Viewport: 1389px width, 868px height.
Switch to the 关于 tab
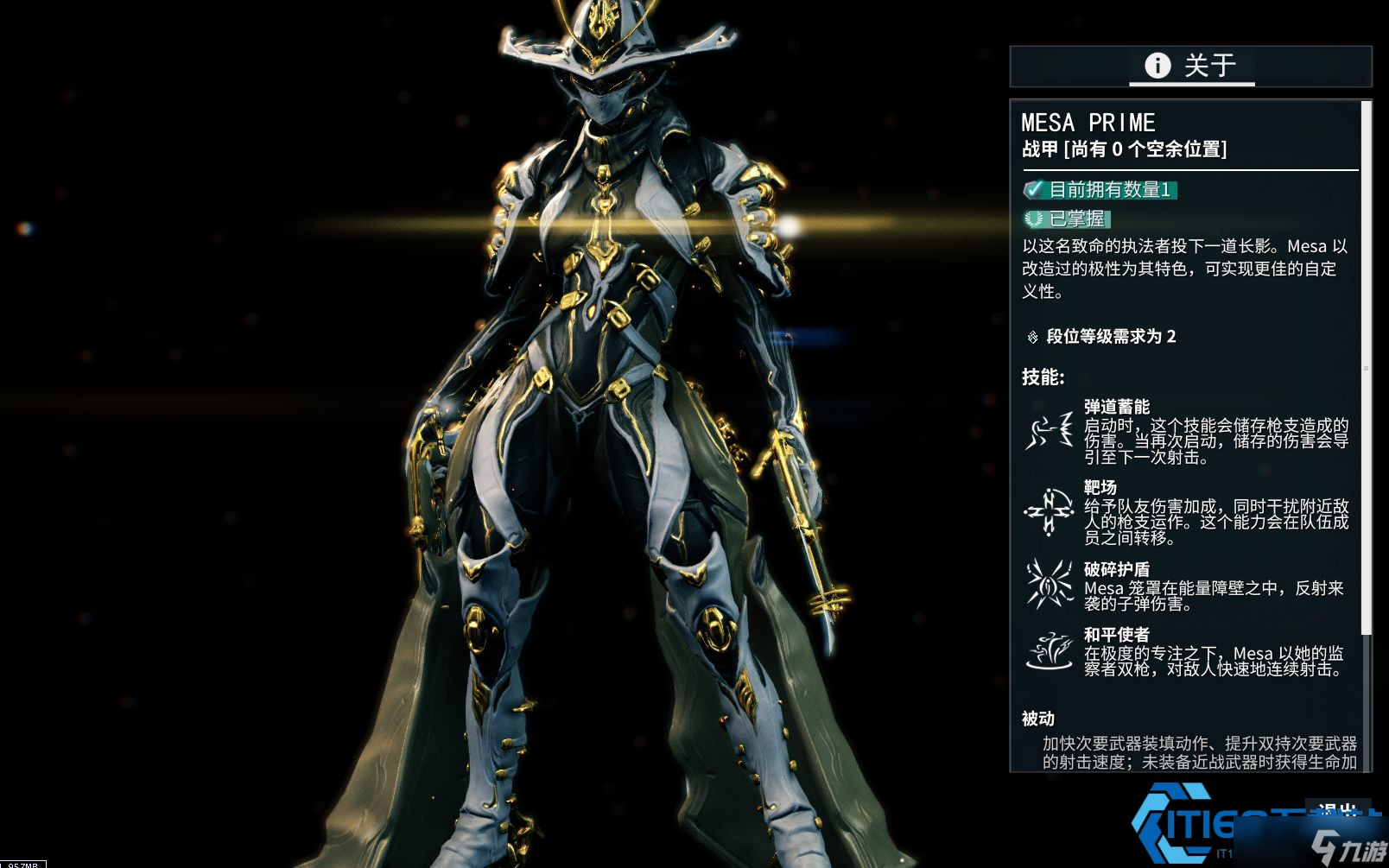pos(1192,66)
